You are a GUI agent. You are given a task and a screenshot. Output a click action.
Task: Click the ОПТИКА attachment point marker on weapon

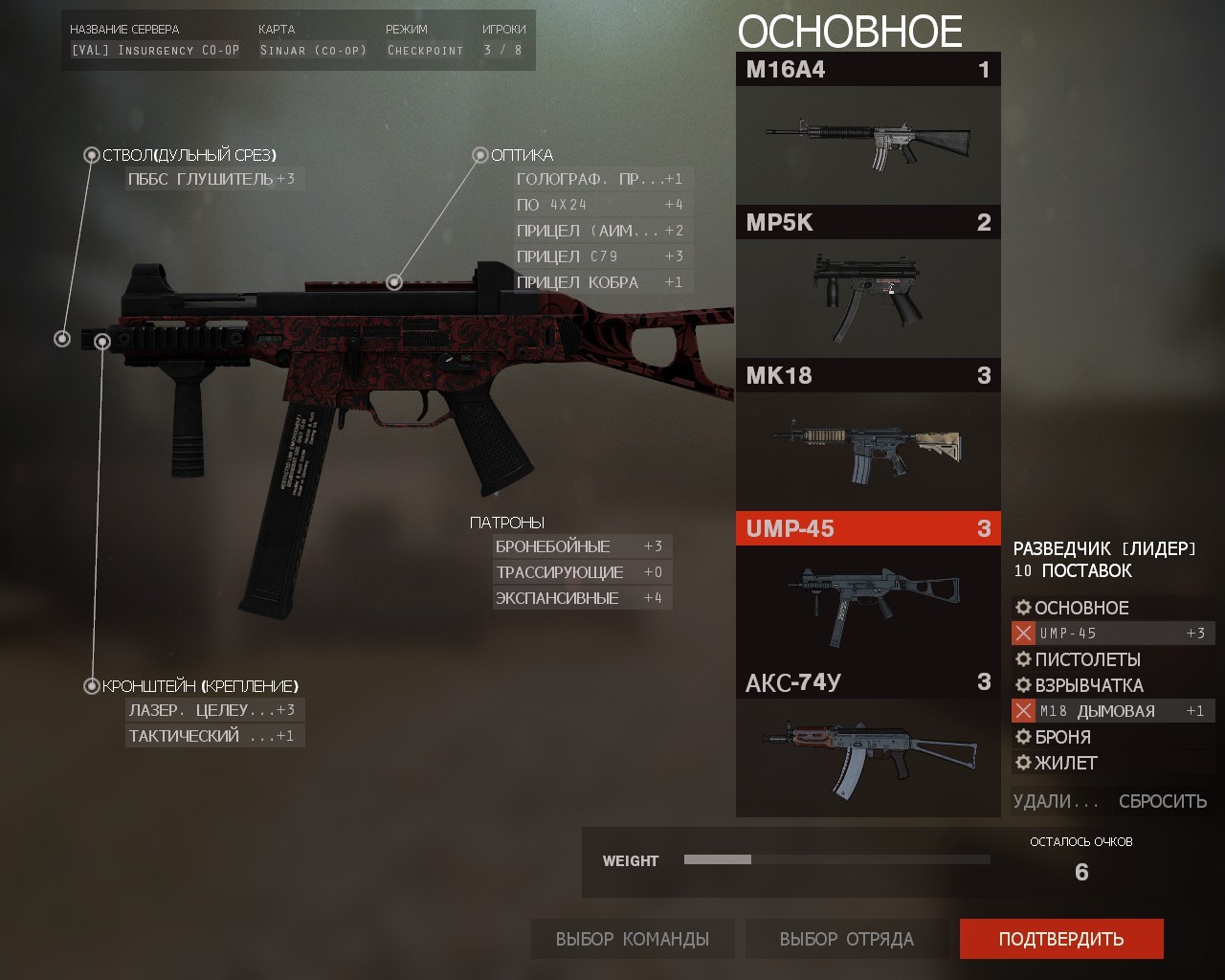coord(392,283)
